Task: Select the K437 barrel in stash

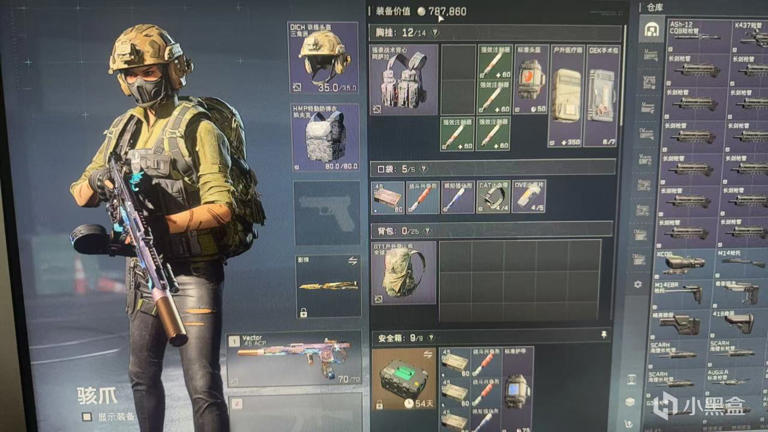Action: [x=749, y=30]
